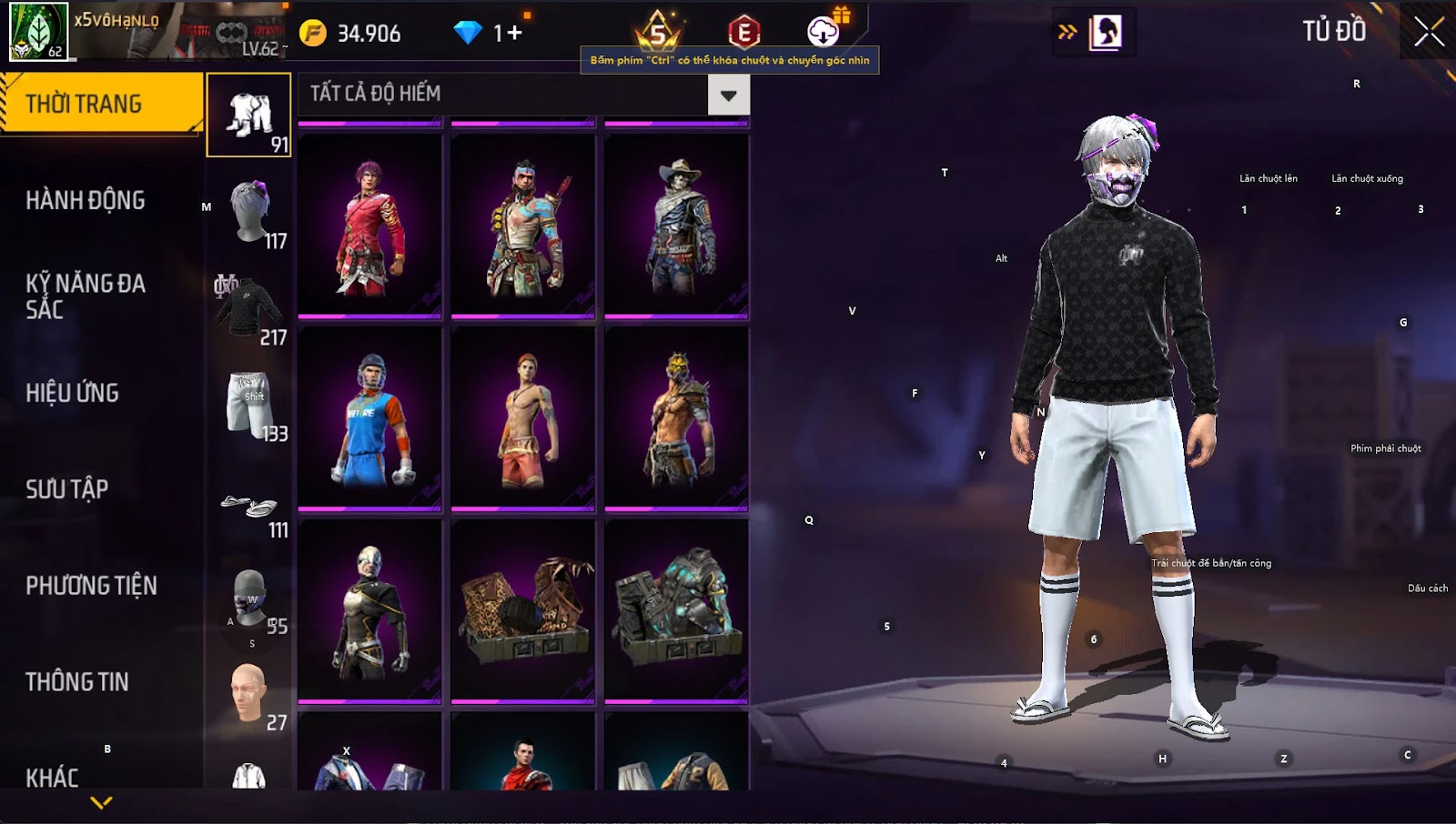
Task: Open the Khác category
Action: point(53,778)
